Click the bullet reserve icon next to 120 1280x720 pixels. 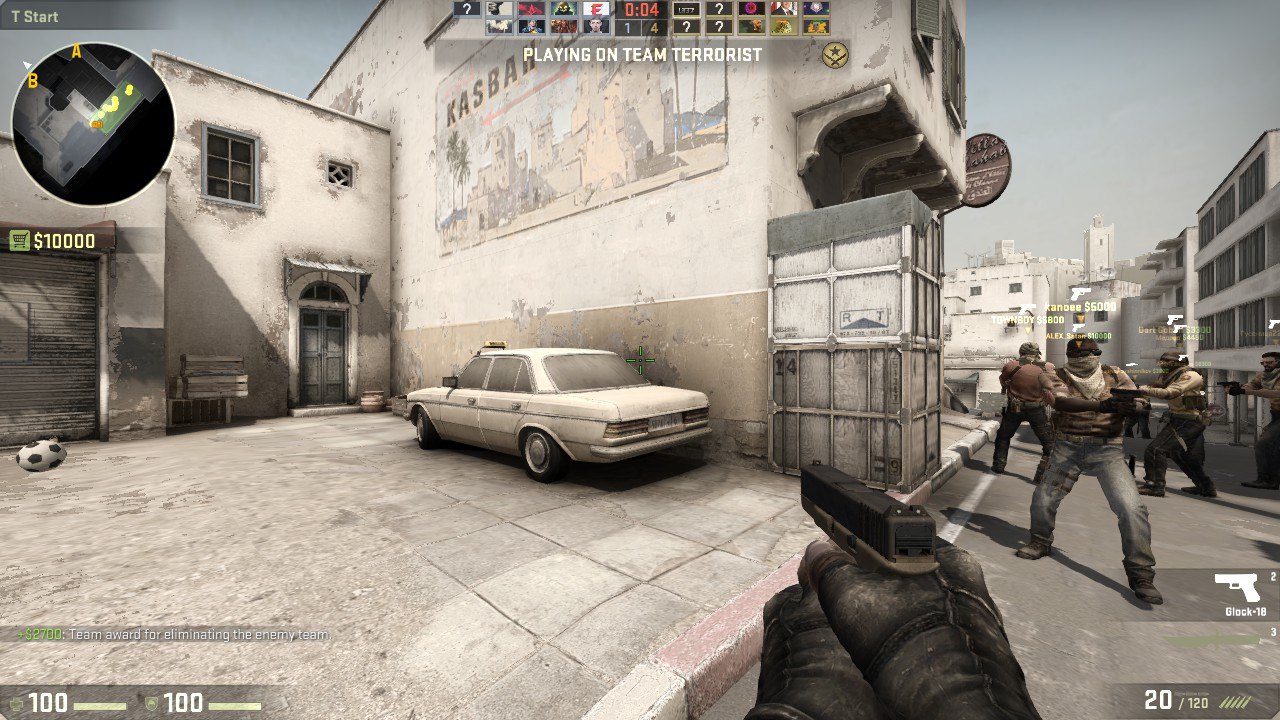click(1237, 703)
